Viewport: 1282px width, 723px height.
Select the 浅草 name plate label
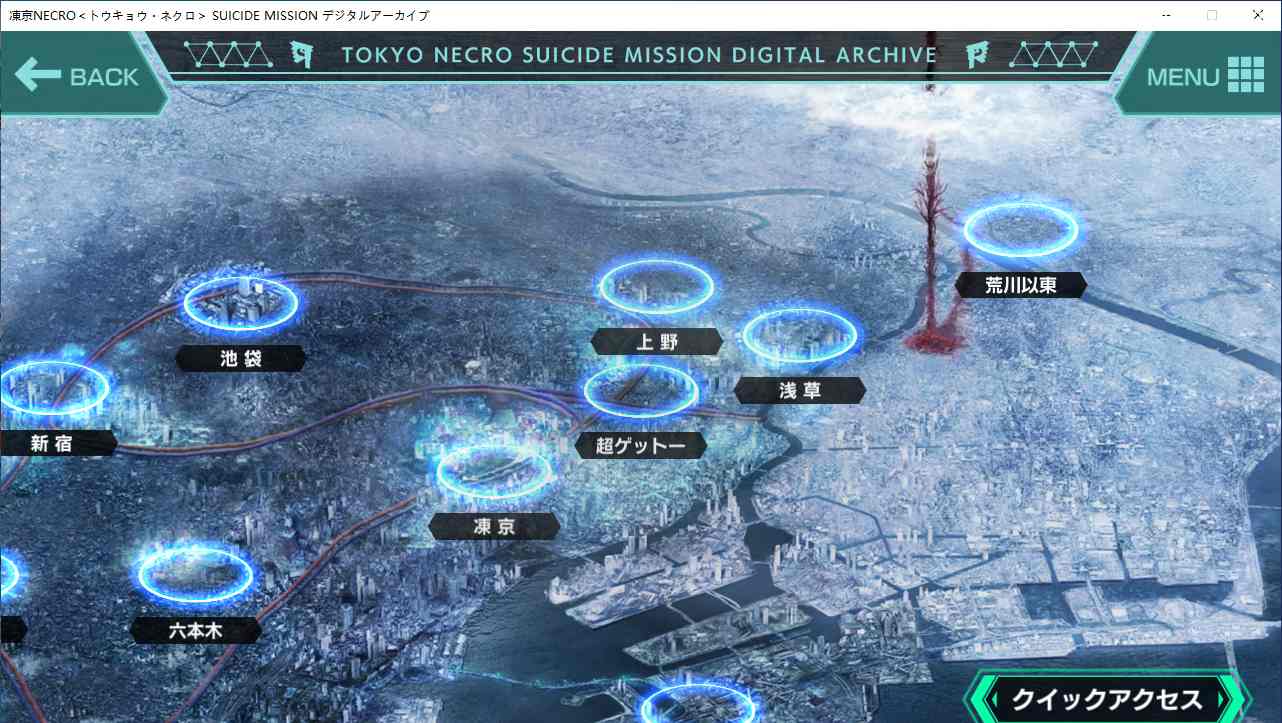pos(799,390)
